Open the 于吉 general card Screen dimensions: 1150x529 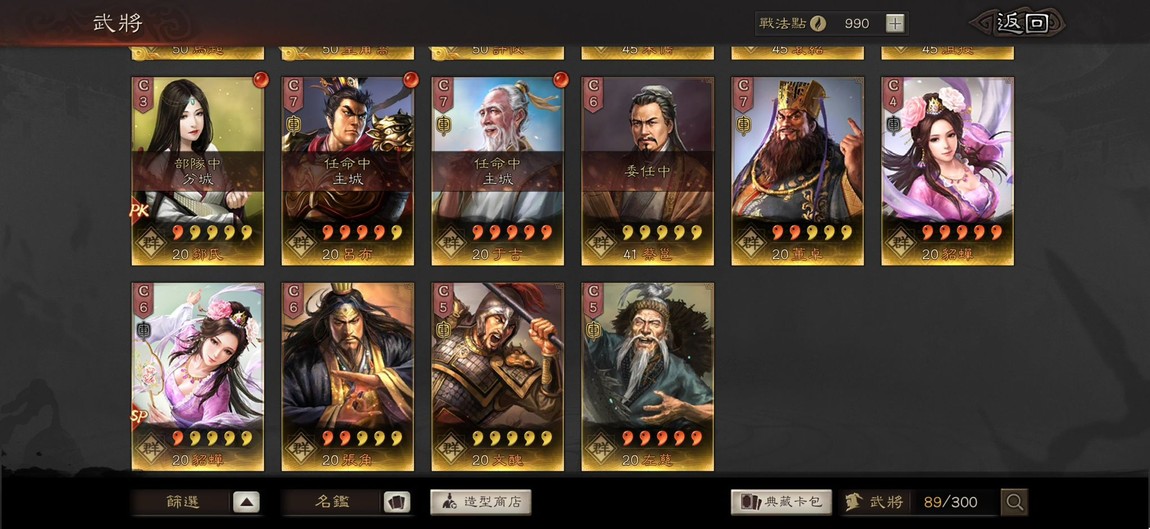pyautogui.click(x=498, y=170)
